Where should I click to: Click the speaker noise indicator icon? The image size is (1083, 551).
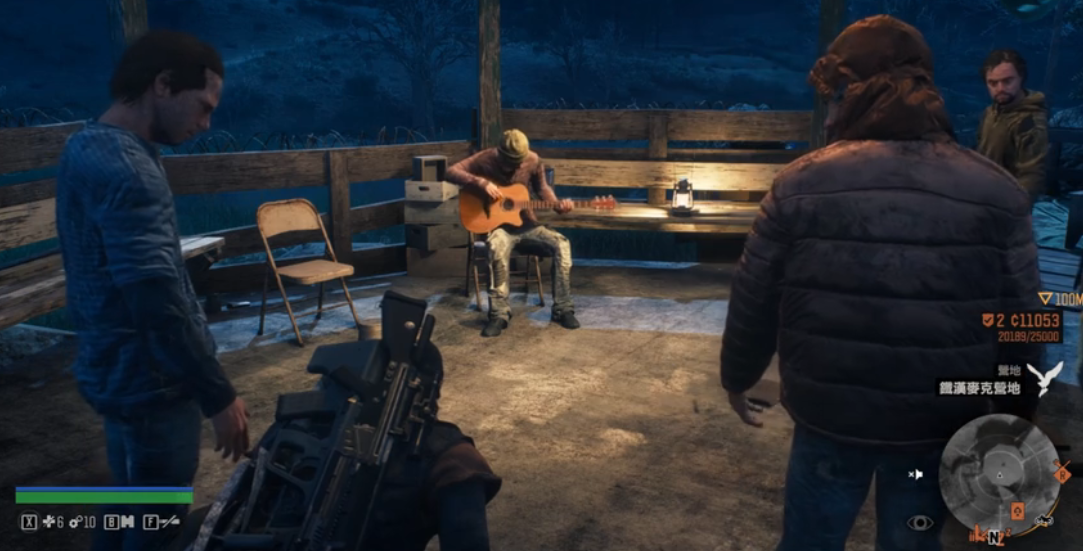pos(915,474)
